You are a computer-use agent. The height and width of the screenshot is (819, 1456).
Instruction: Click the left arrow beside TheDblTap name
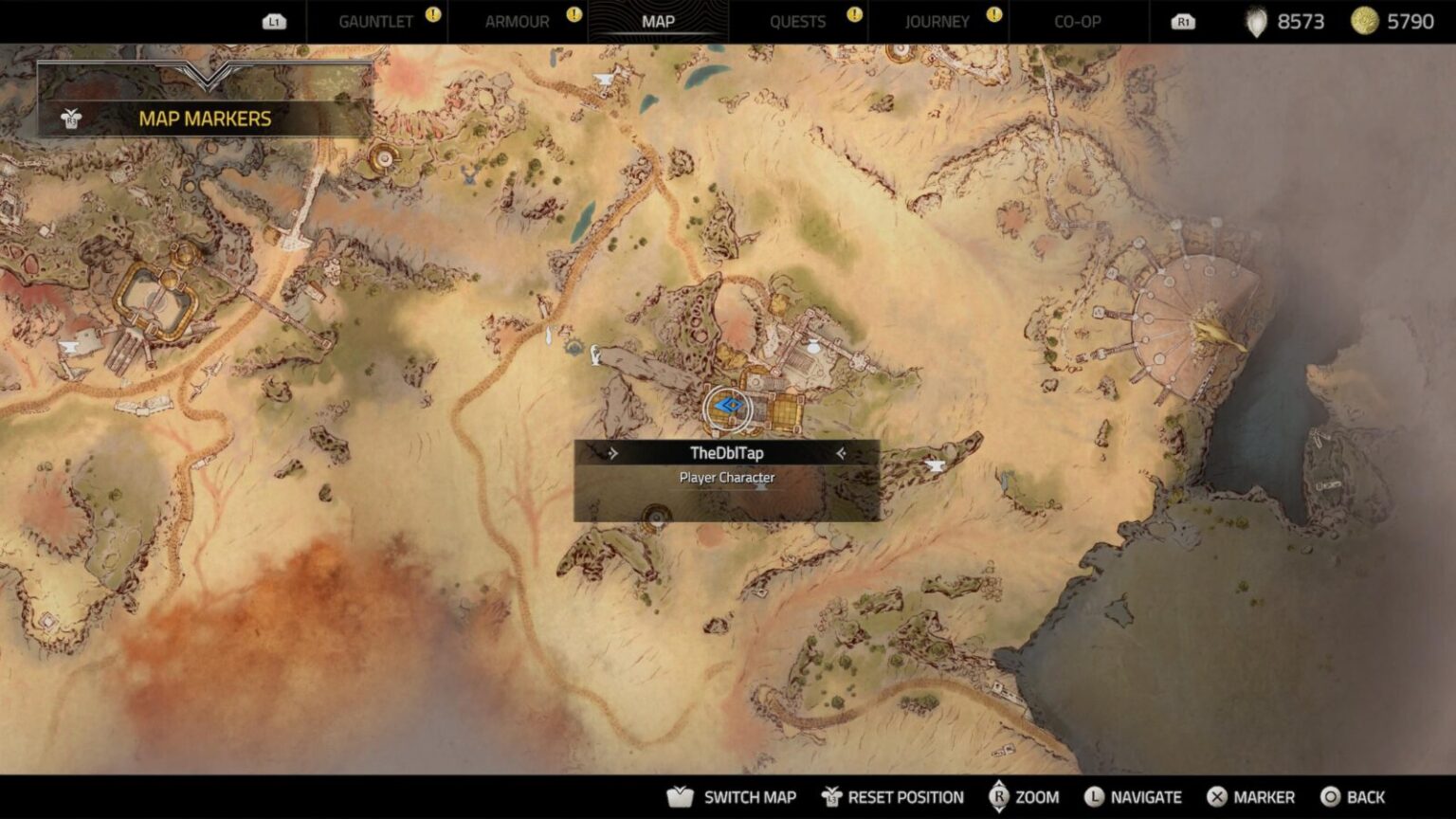[x=612, y=453]
